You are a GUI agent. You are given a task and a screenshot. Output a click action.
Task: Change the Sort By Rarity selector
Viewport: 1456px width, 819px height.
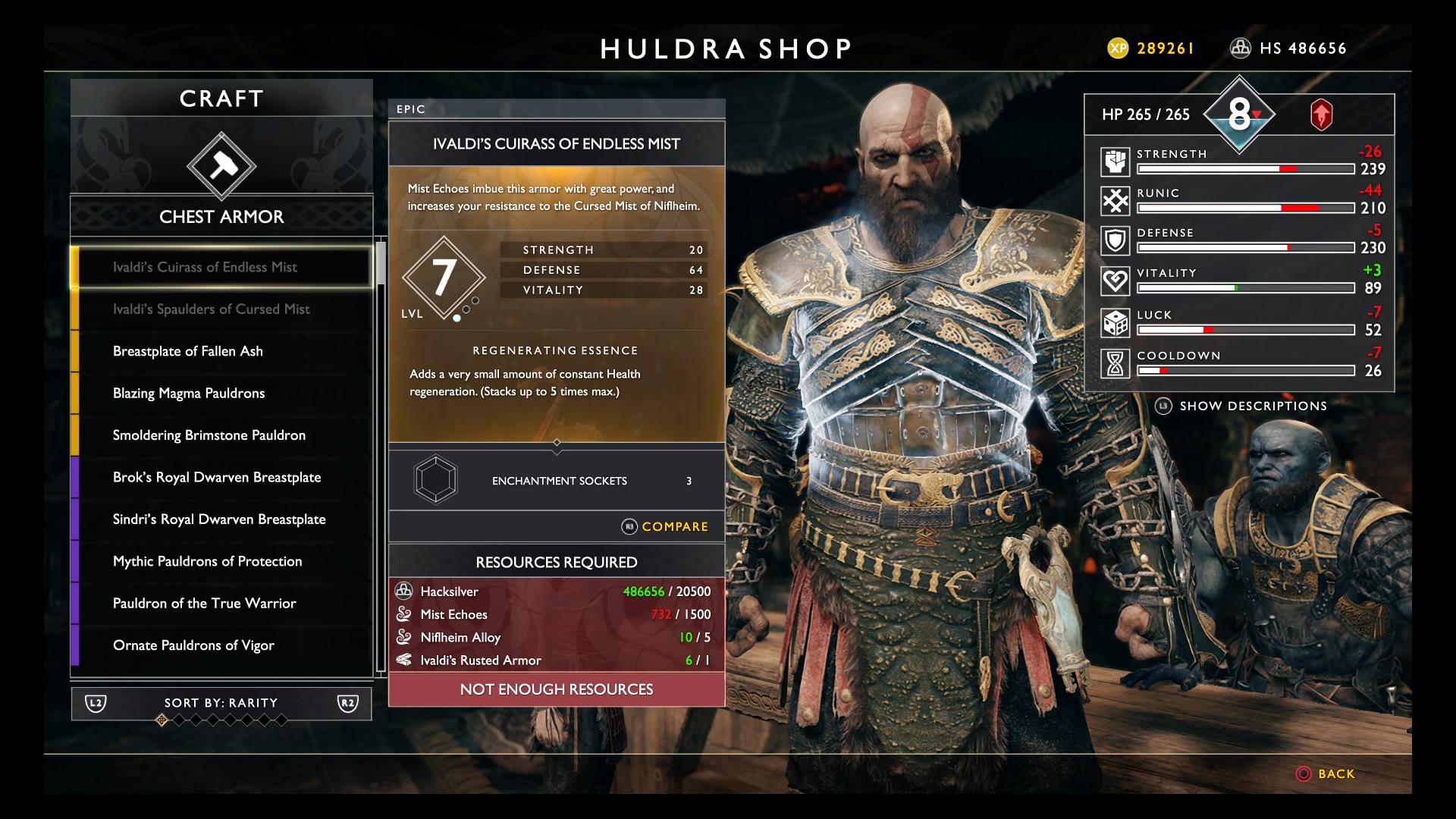tap(221, 703)
